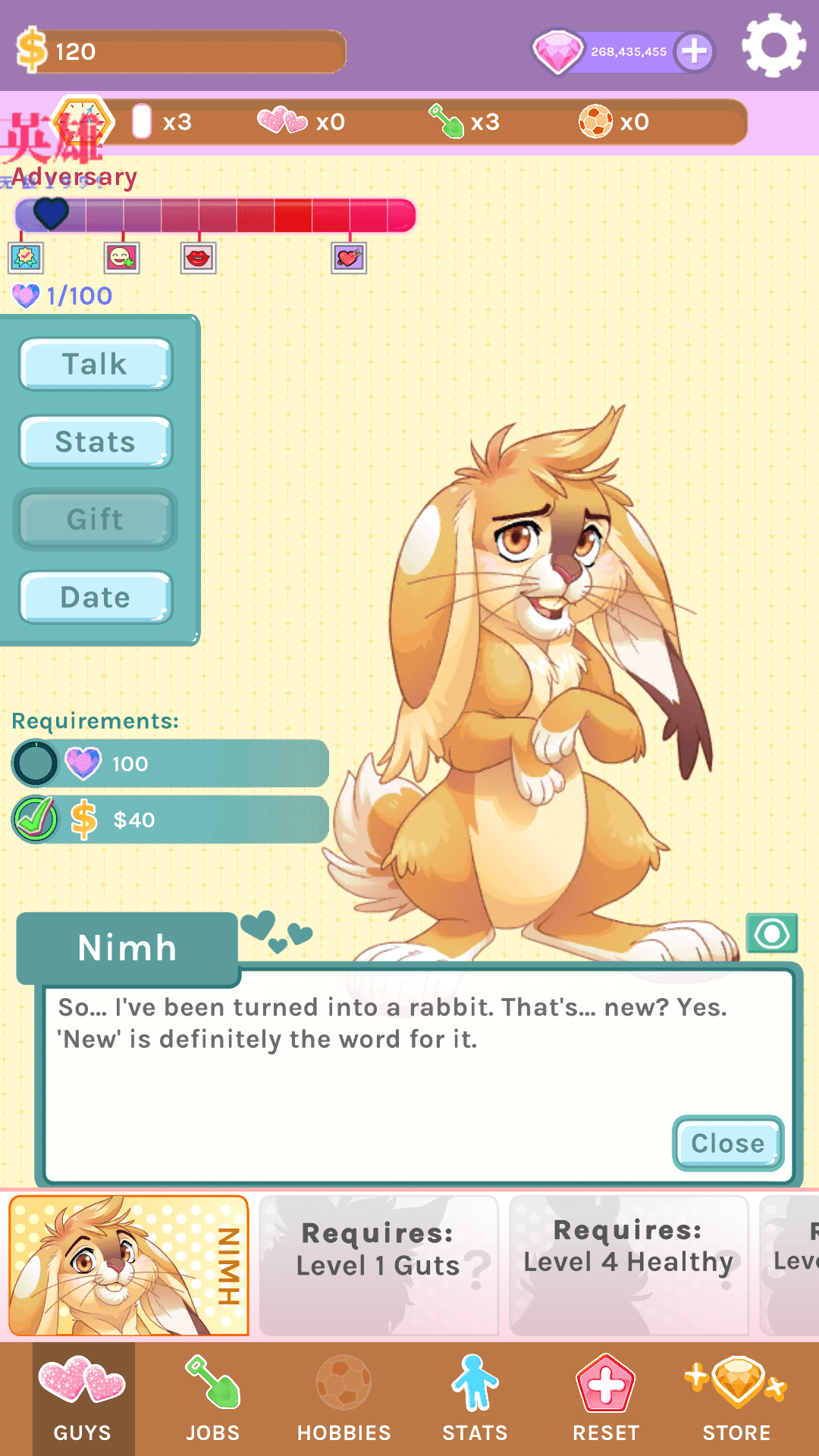Add more diamonds with the plus button
This screenshot has height=1456, width=819.
[695, 52]
